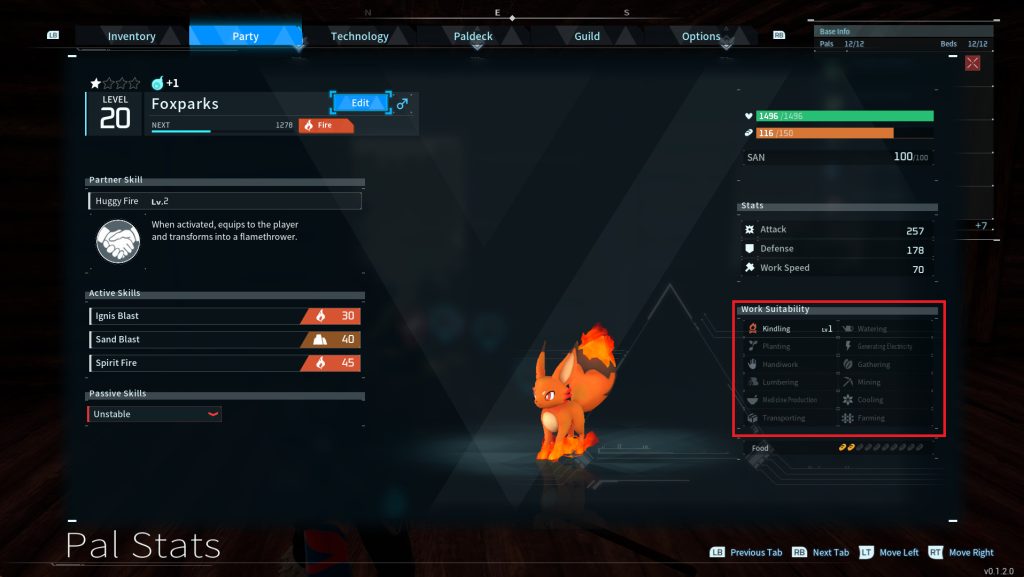This screenshot has width=1024, height=577.
Task: Switch to the Inventory tab
Action: 132,36
